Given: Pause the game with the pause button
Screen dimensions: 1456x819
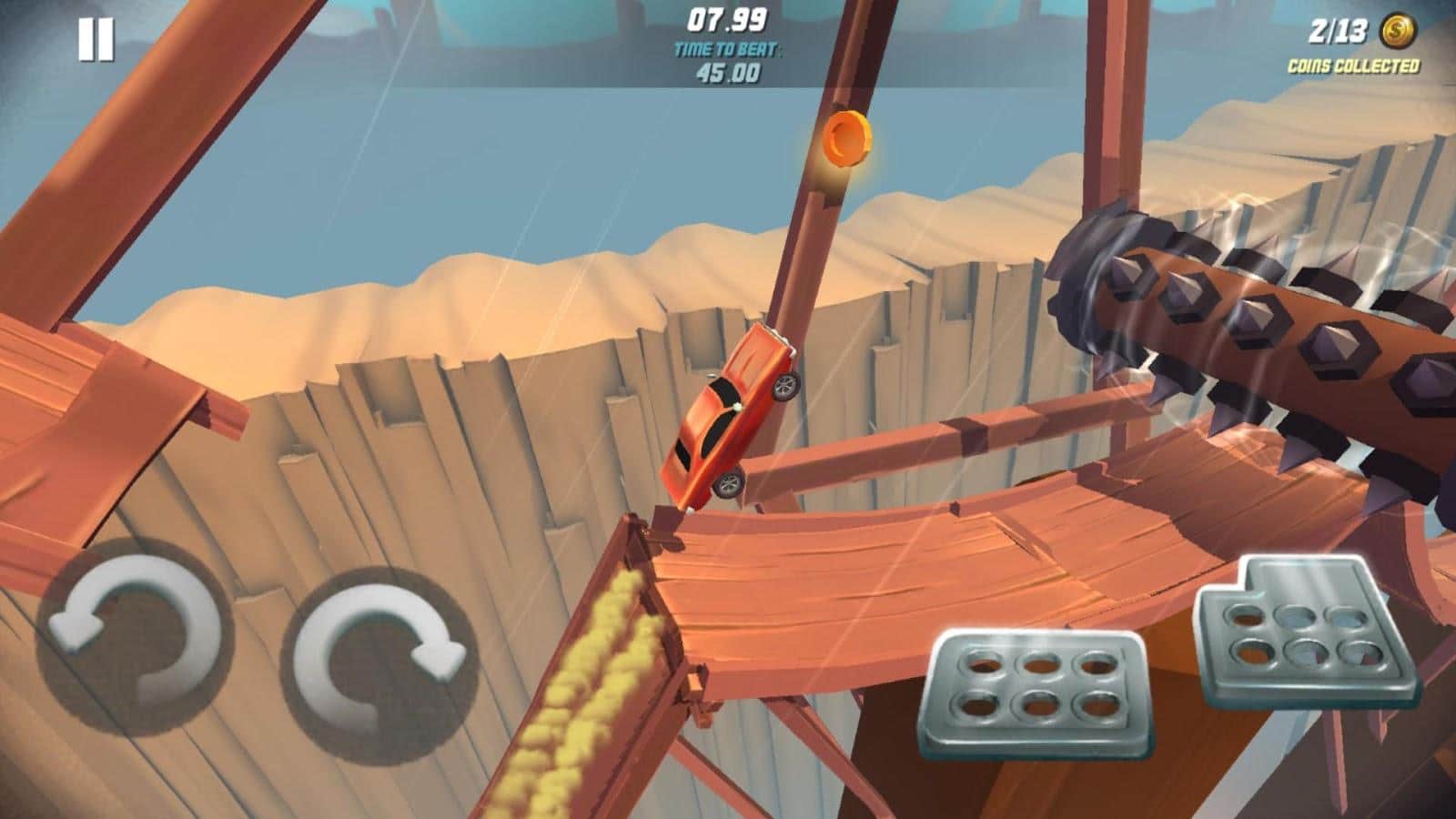Looking at the screenshot, I should tap(96, 41).
